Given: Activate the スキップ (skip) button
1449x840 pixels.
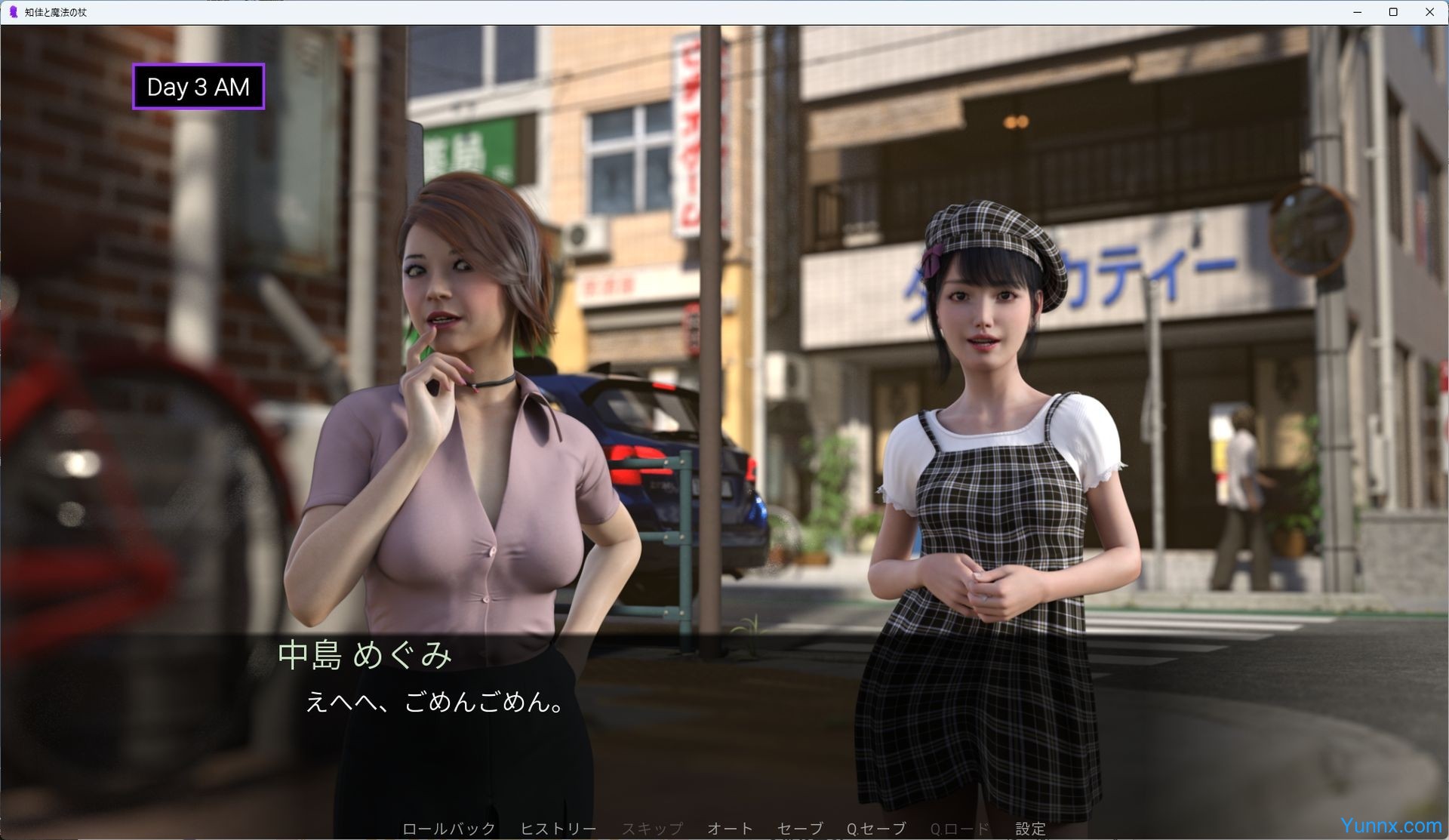Looking at the screenshot, I should [652, 829].
